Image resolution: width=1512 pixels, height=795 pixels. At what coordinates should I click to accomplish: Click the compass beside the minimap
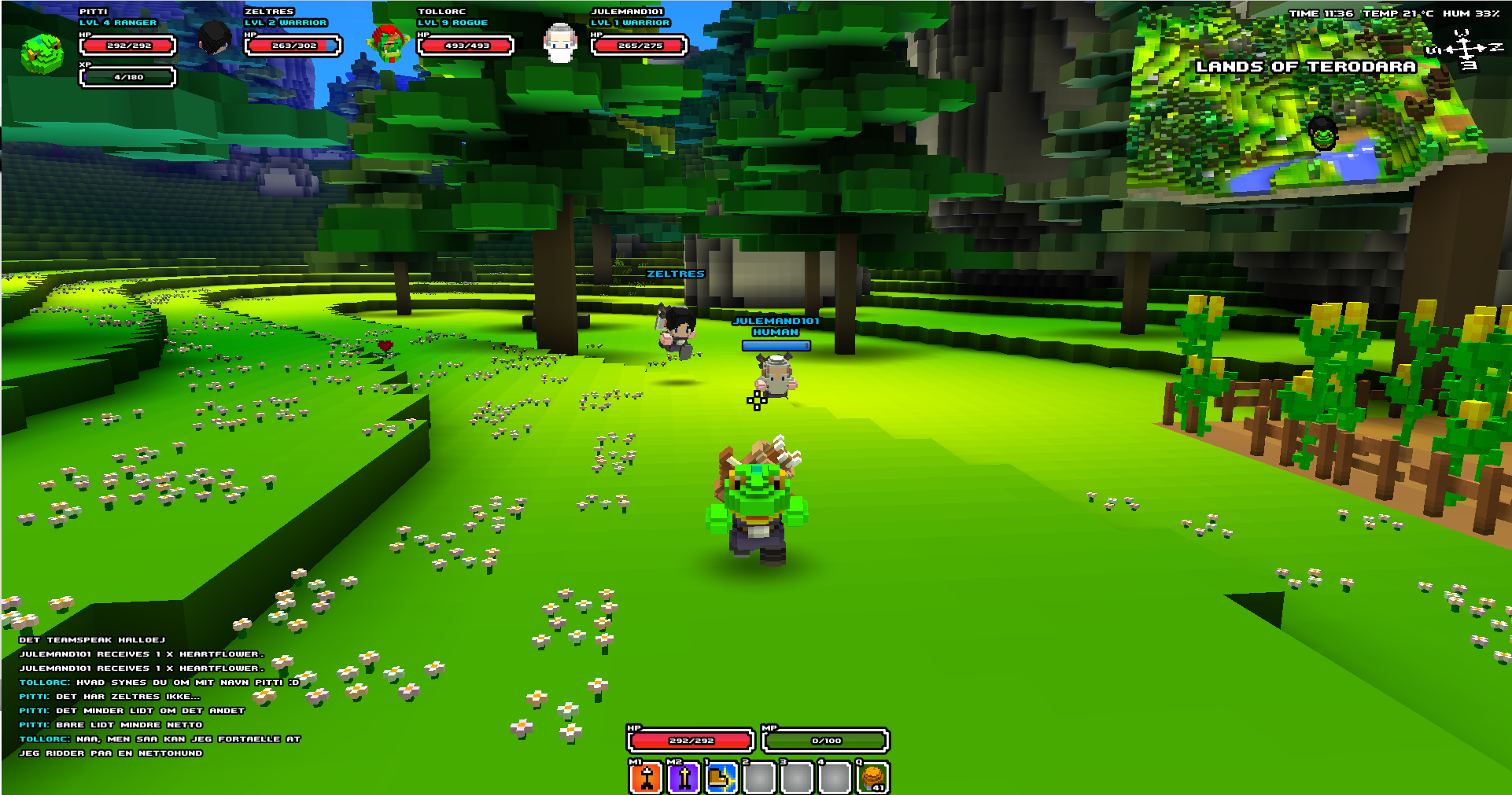click(x=1465, y=50)
